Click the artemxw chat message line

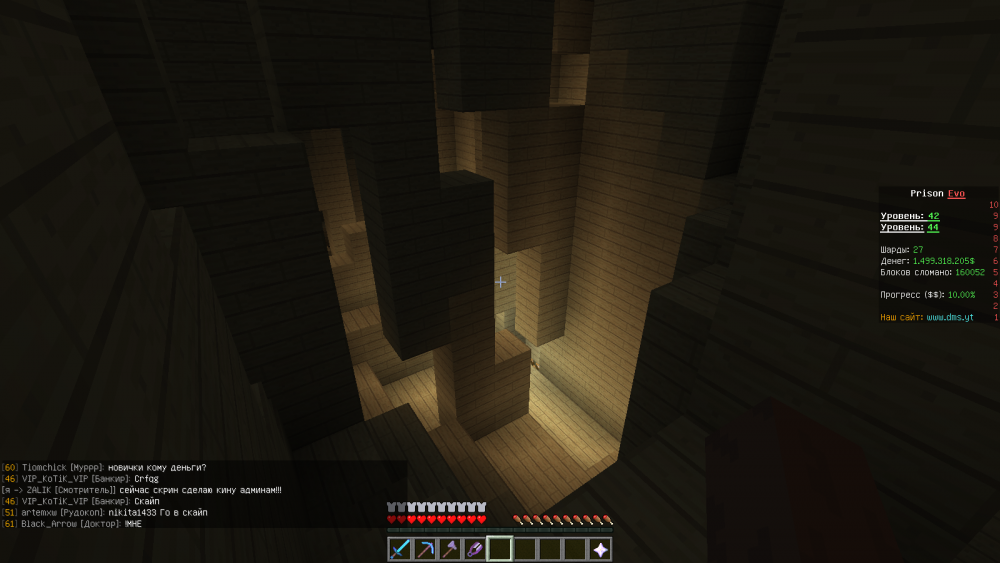click(105, 512)
